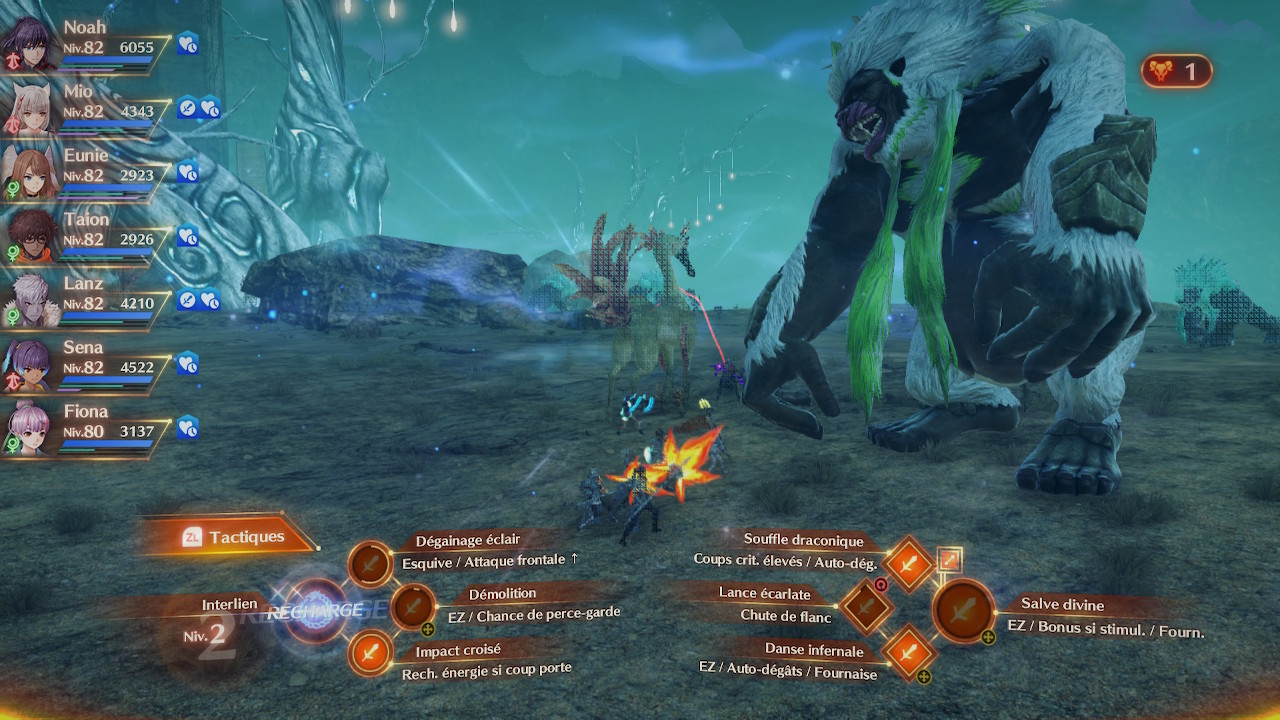Activate the Lance écarlate art
Viewport: 1280px width, 720px height.
tap(866, 605)
